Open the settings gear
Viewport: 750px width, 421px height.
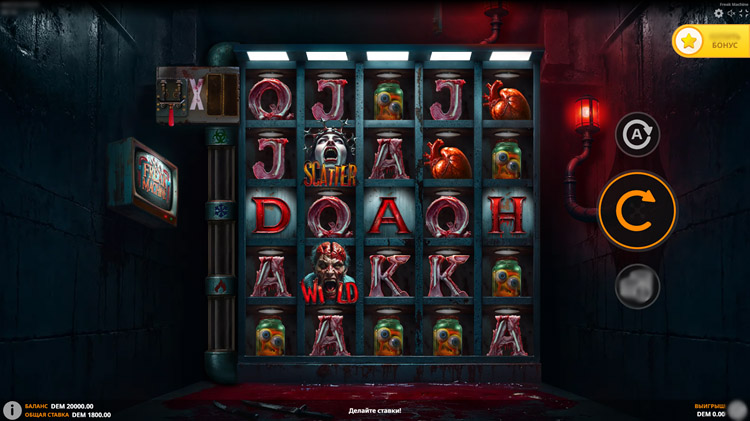pos(718,13)
